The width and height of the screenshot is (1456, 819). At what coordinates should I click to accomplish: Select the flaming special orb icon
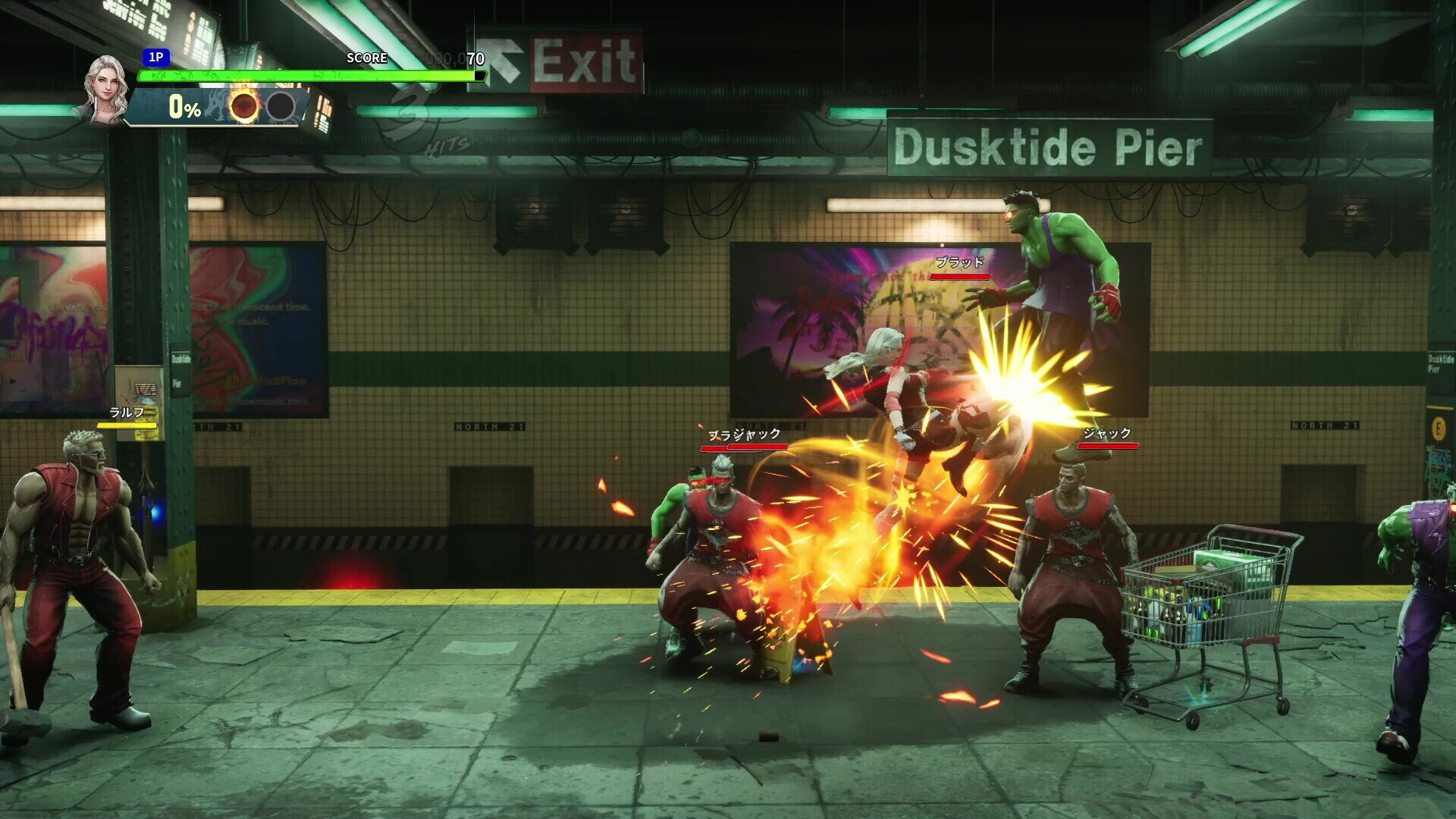click(x=244, y=107)
